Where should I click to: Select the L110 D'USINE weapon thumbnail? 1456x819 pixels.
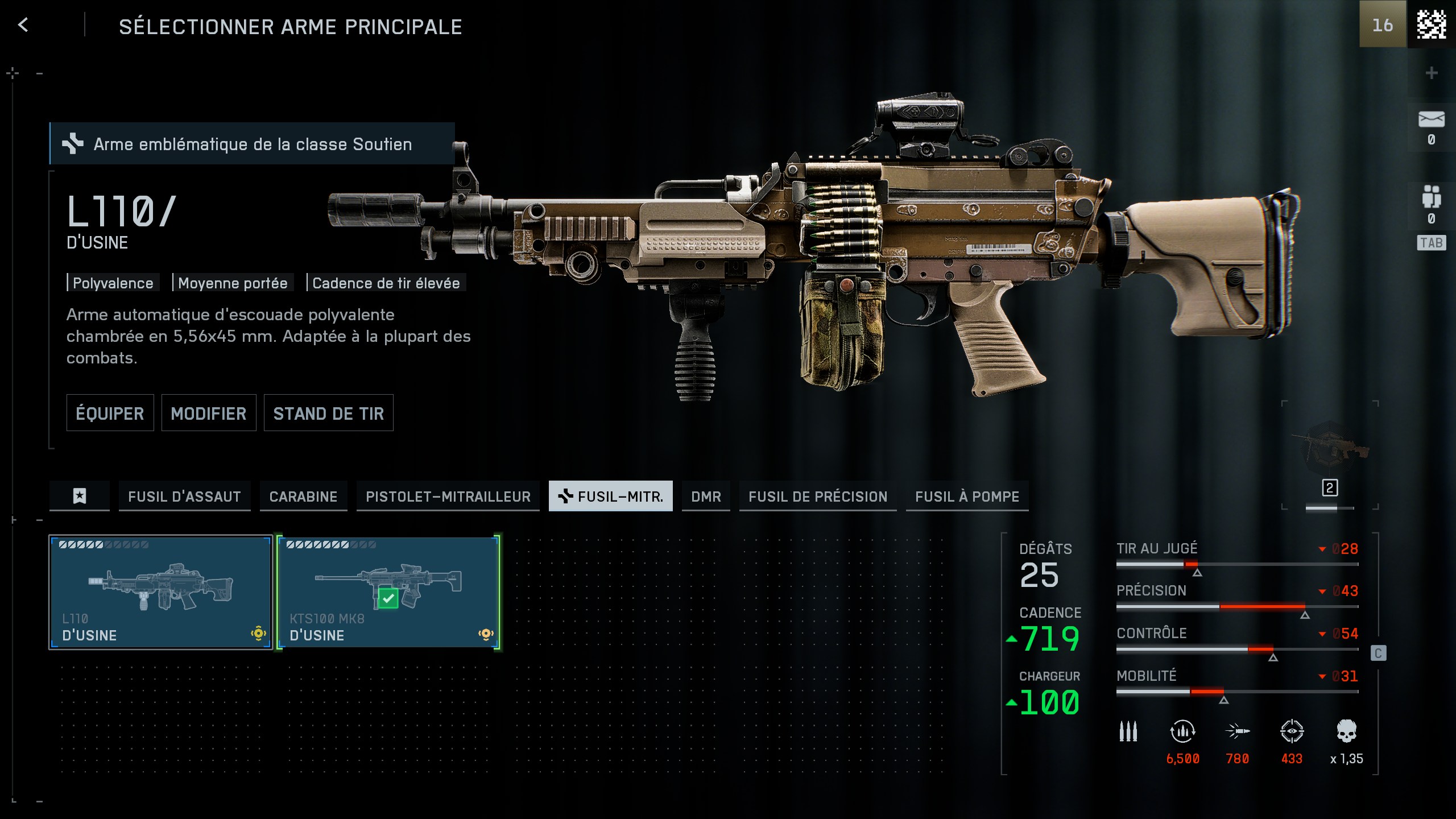(160, 591)
